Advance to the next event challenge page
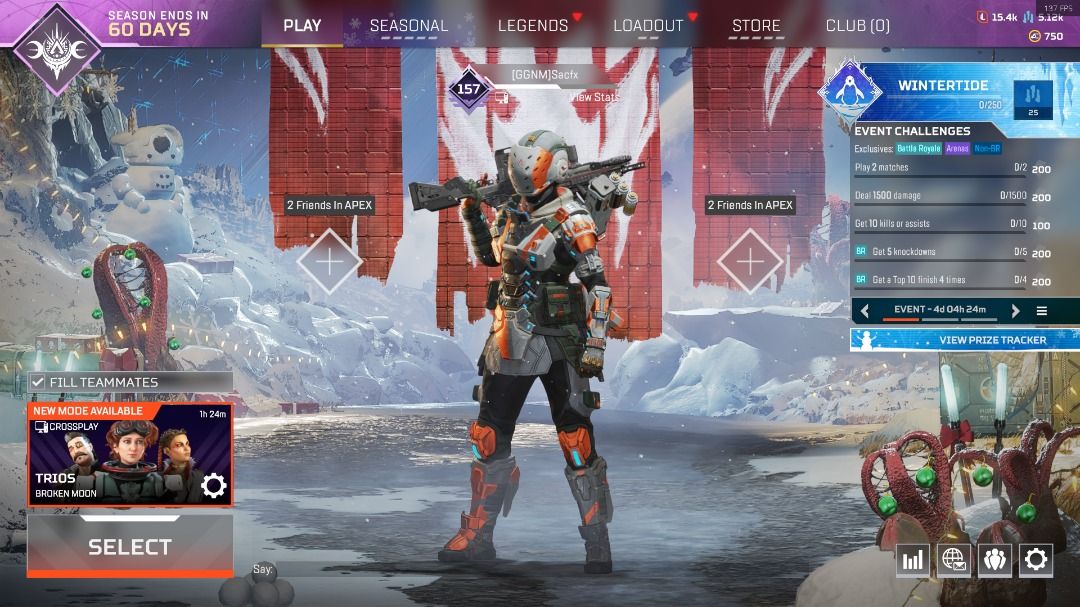Image resolution: width=1080 pixels, height=607 pixels. [1015, 311]
